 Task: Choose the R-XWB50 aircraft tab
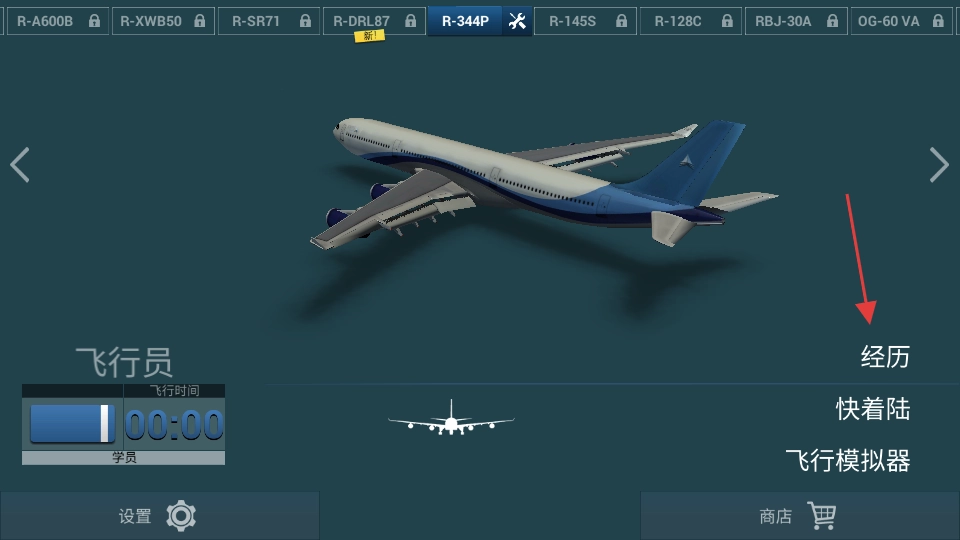(x=161, y=21)
